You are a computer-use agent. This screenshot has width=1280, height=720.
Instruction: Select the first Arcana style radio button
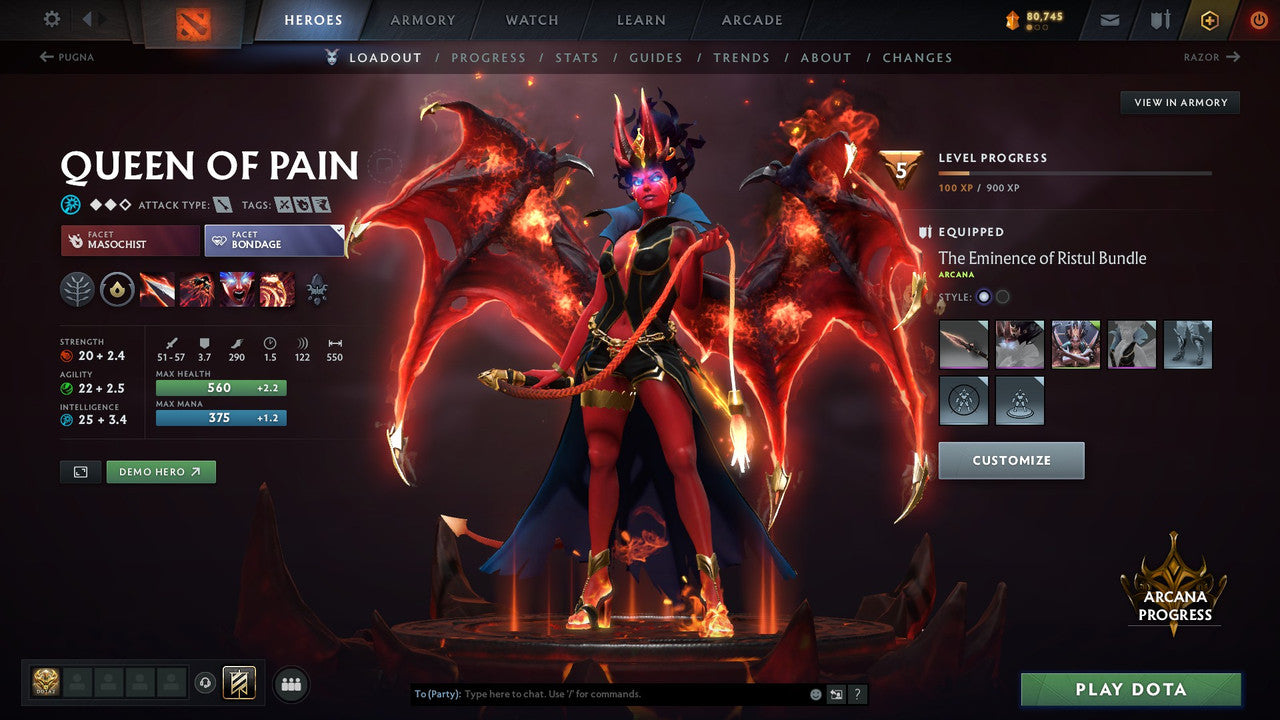[982, 297]
